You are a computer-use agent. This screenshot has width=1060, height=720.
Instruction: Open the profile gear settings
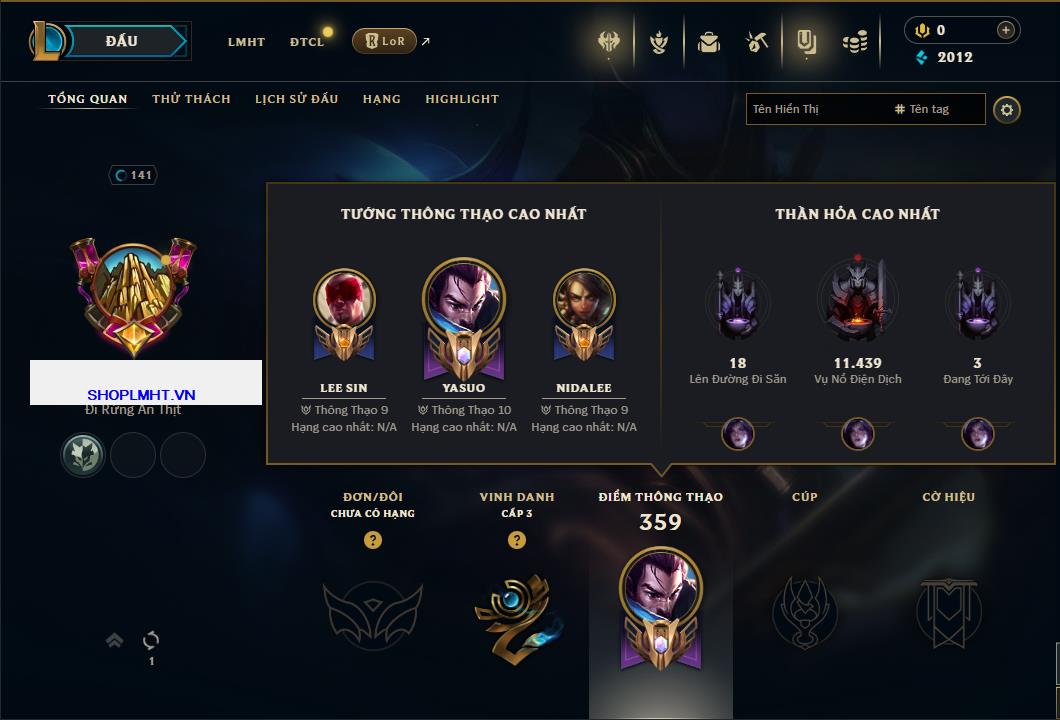[1007, 109]
